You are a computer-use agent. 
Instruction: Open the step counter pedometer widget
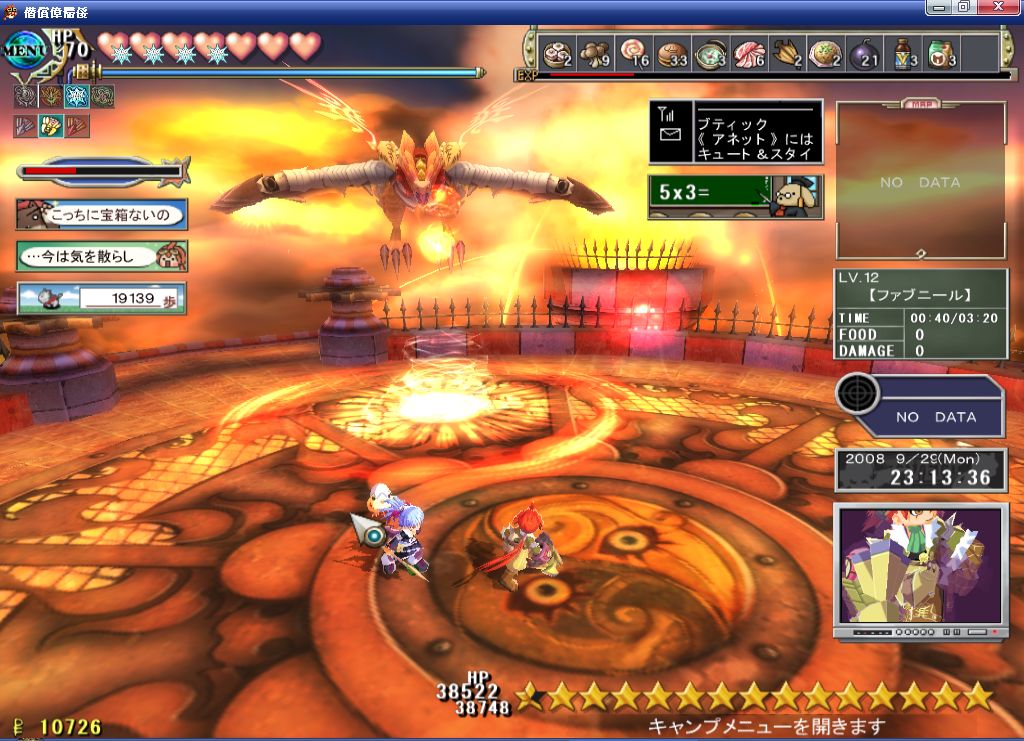[x=101, y=298]
